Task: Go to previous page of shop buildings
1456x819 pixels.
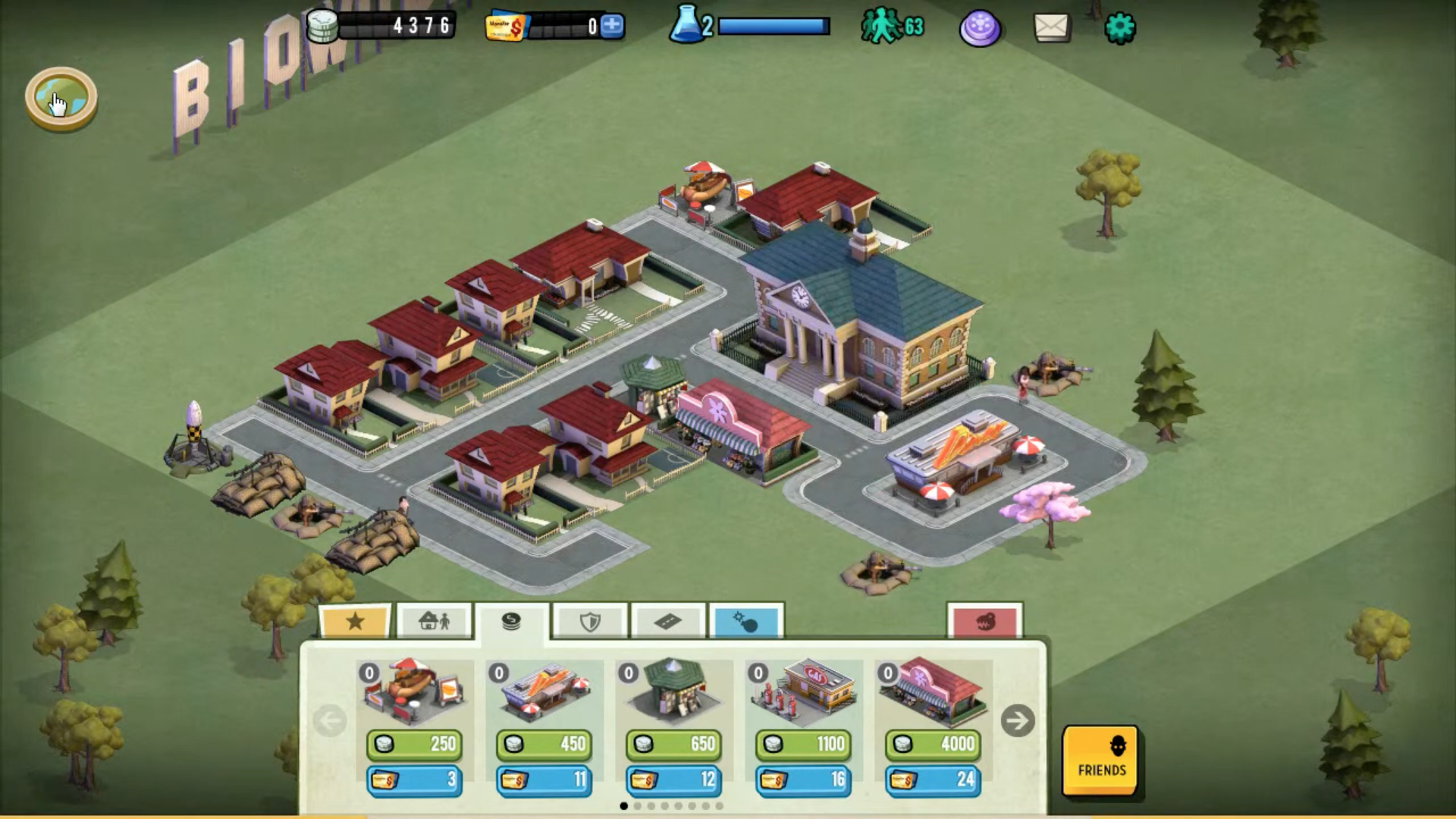Action: tap(330, 720)
